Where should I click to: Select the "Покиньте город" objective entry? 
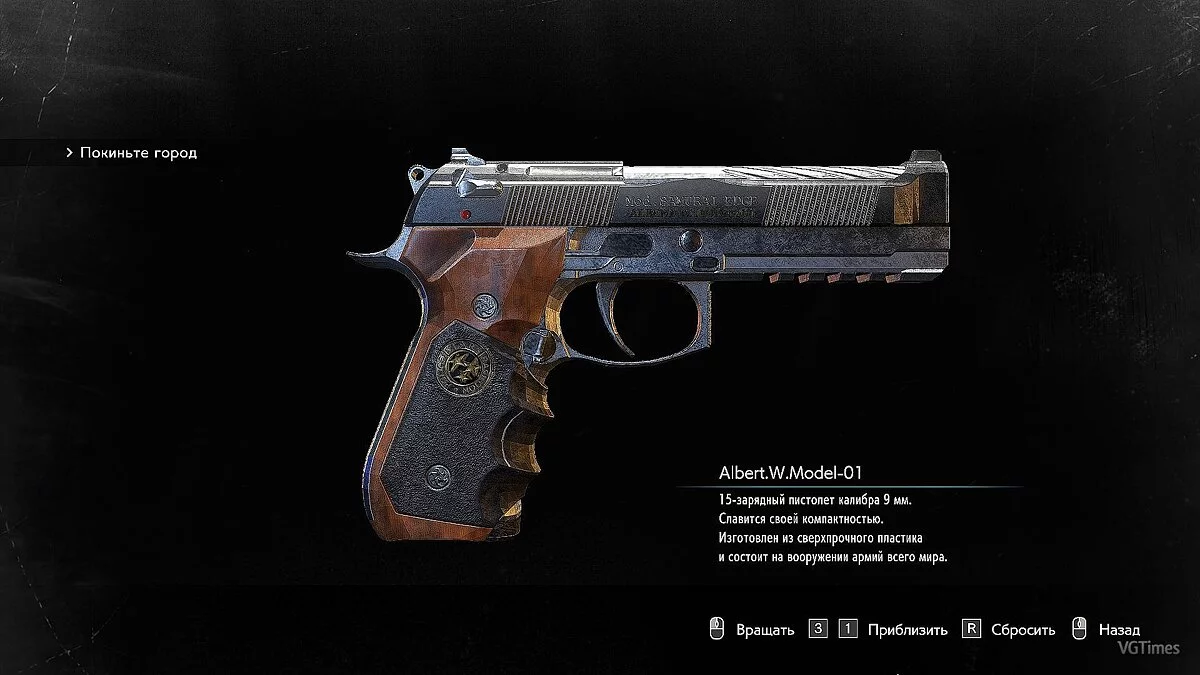138,153
